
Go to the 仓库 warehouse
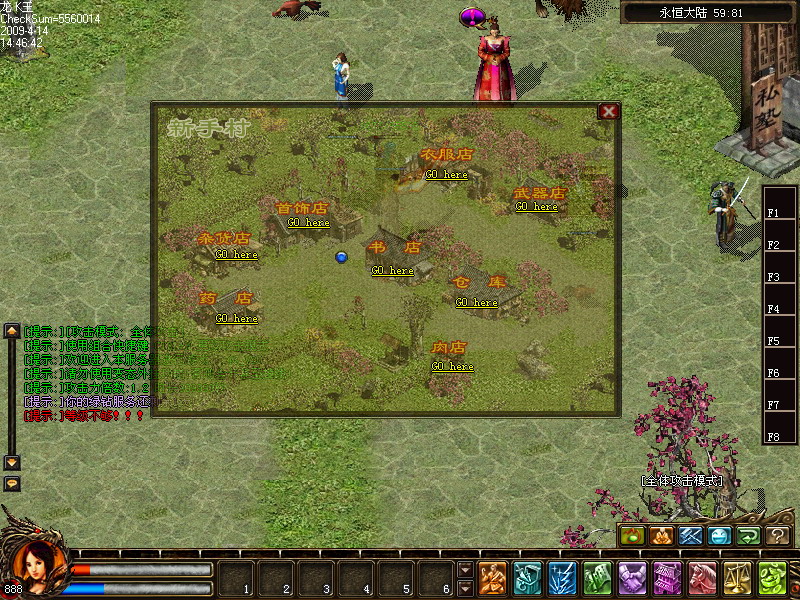(x=476, y=303)
